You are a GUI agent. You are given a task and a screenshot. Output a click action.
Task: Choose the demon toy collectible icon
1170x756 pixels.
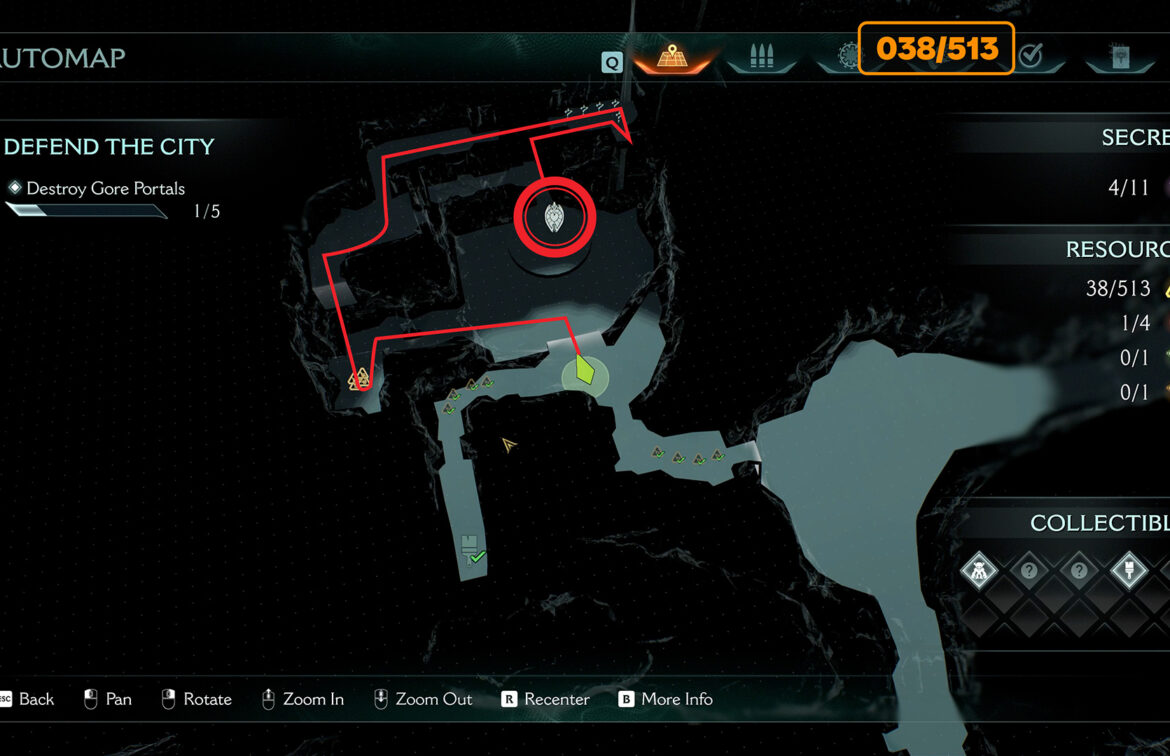click(x=979, y=572)
